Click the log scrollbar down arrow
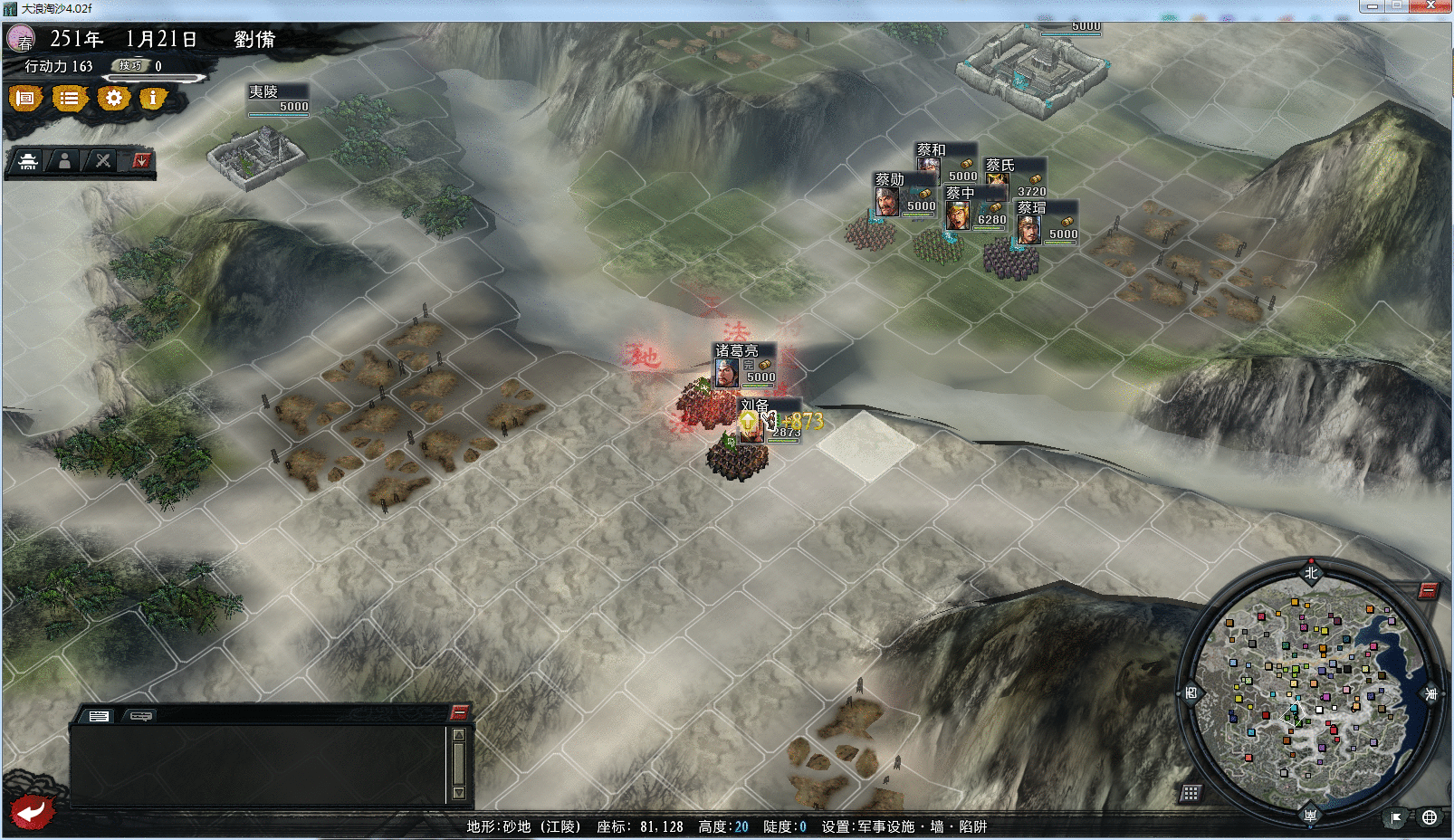 (459, 793)
